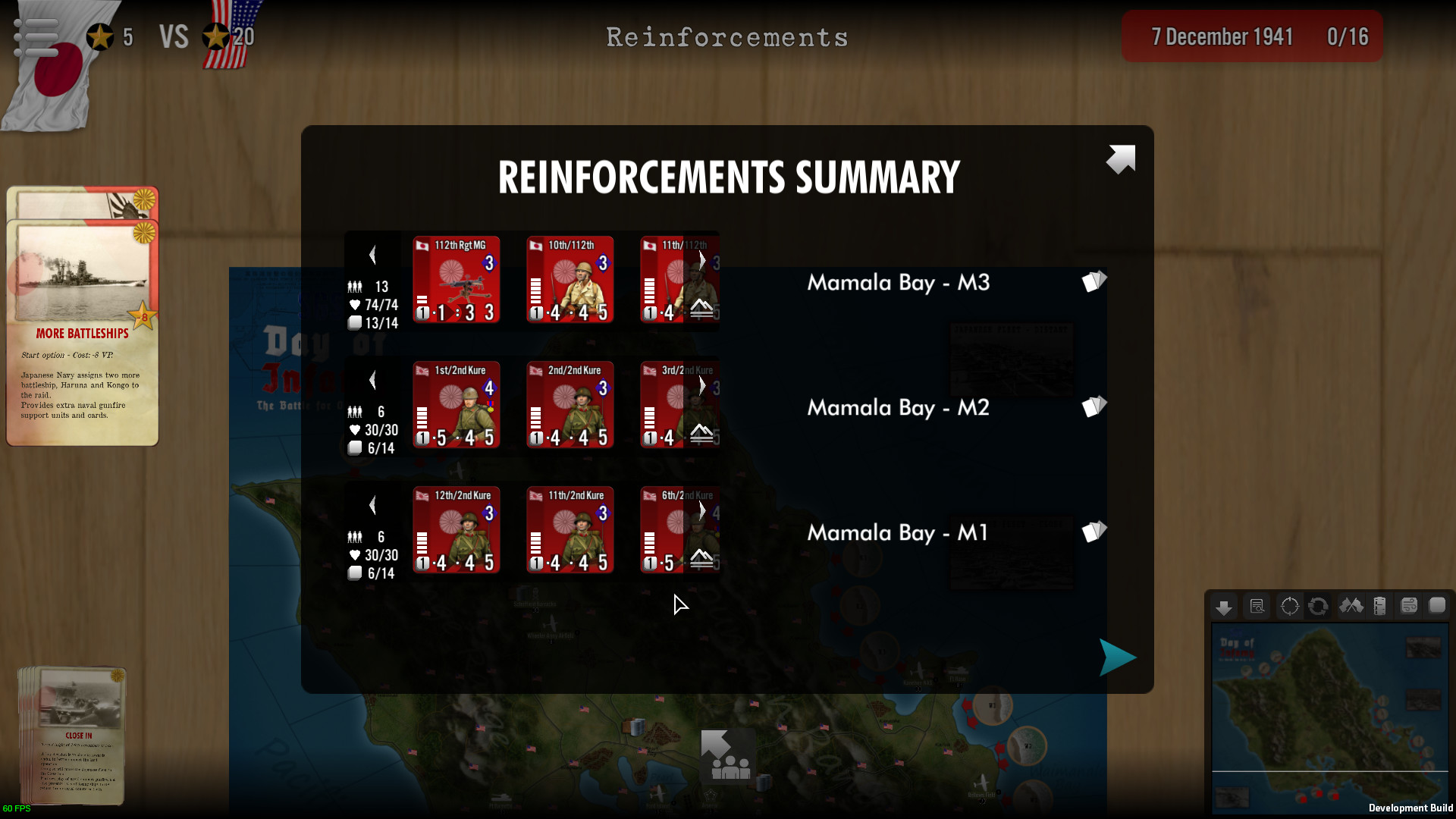
Task: Click the supply list icon on the minimap toolbar
Action: 1380,607
